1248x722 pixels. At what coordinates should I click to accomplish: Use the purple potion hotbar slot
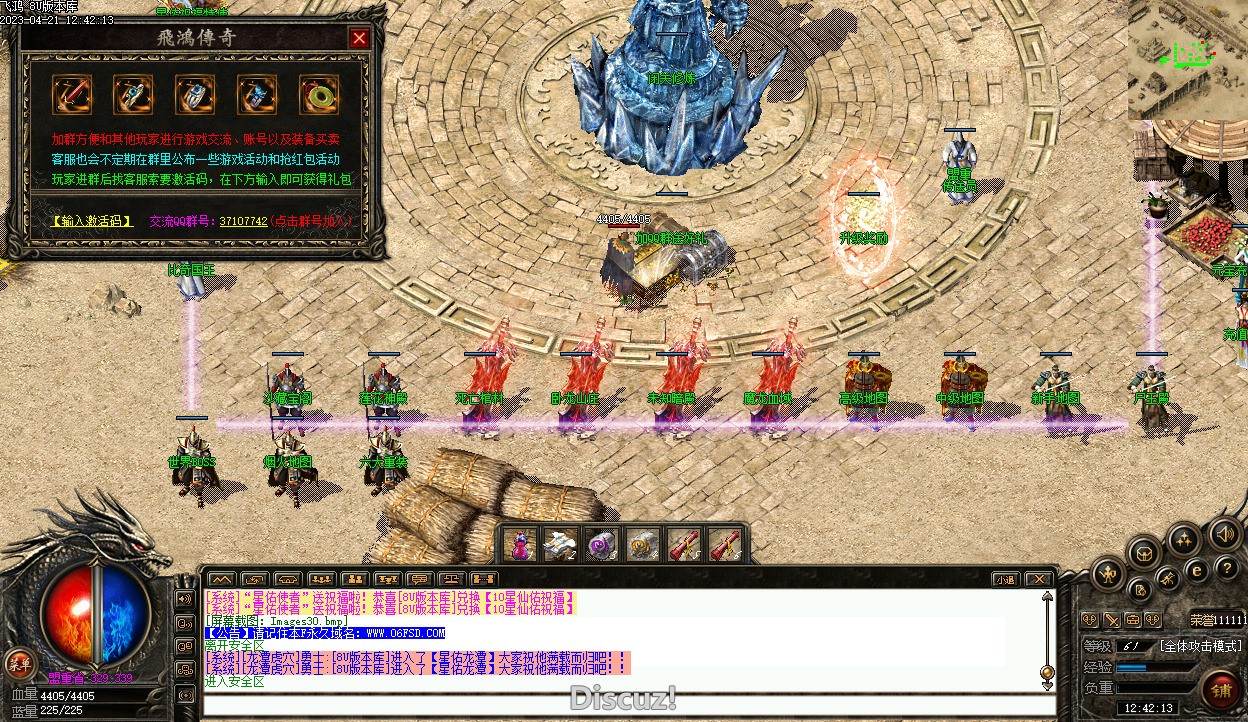click(520, 545)
